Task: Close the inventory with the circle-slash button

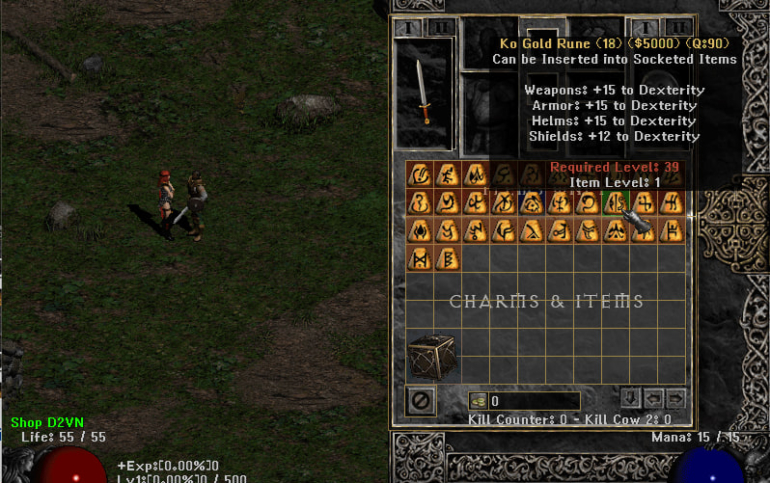Action: 421,401
